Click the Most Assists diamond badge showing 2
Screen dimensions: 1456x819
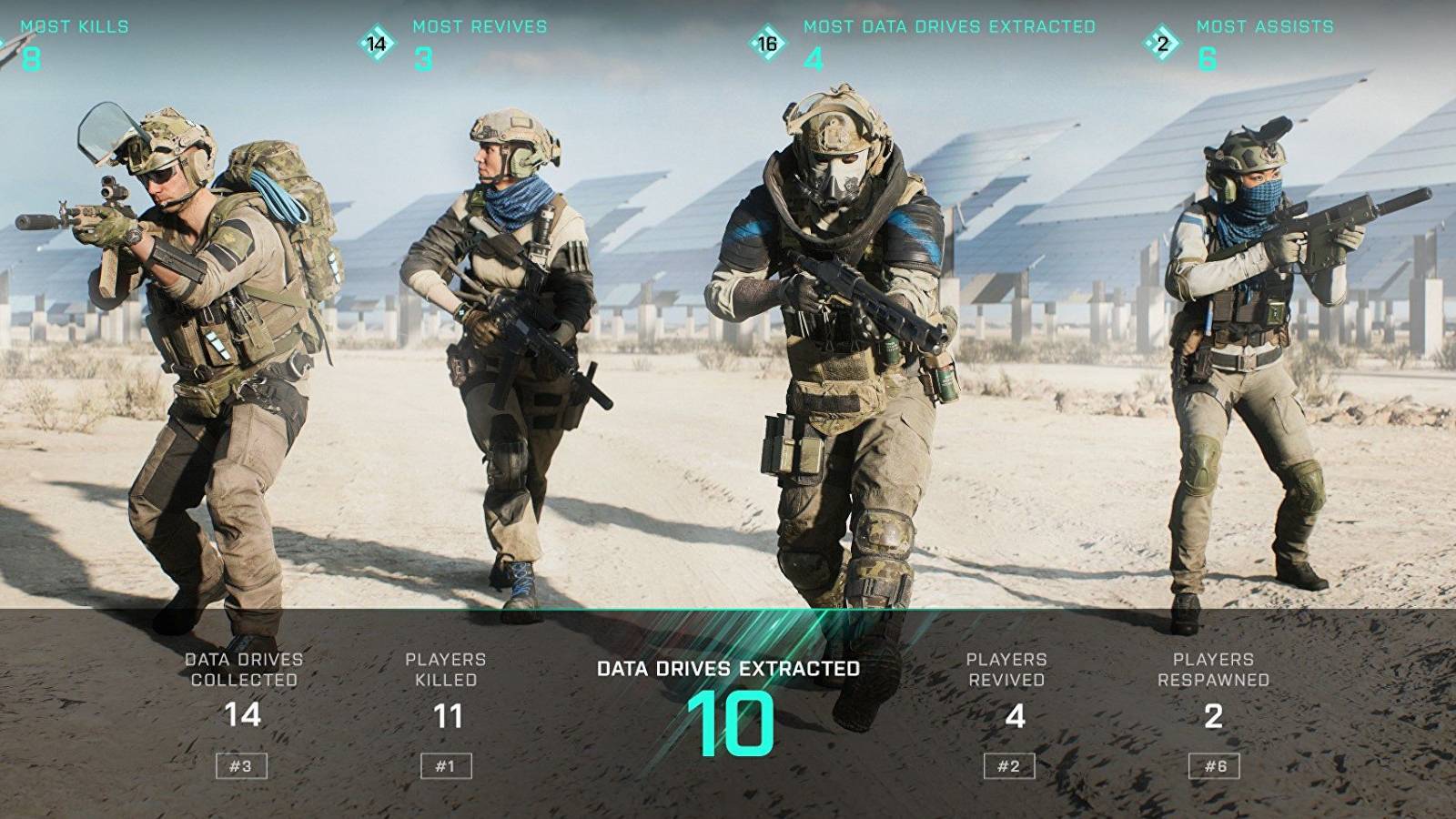coord(1163,41)
